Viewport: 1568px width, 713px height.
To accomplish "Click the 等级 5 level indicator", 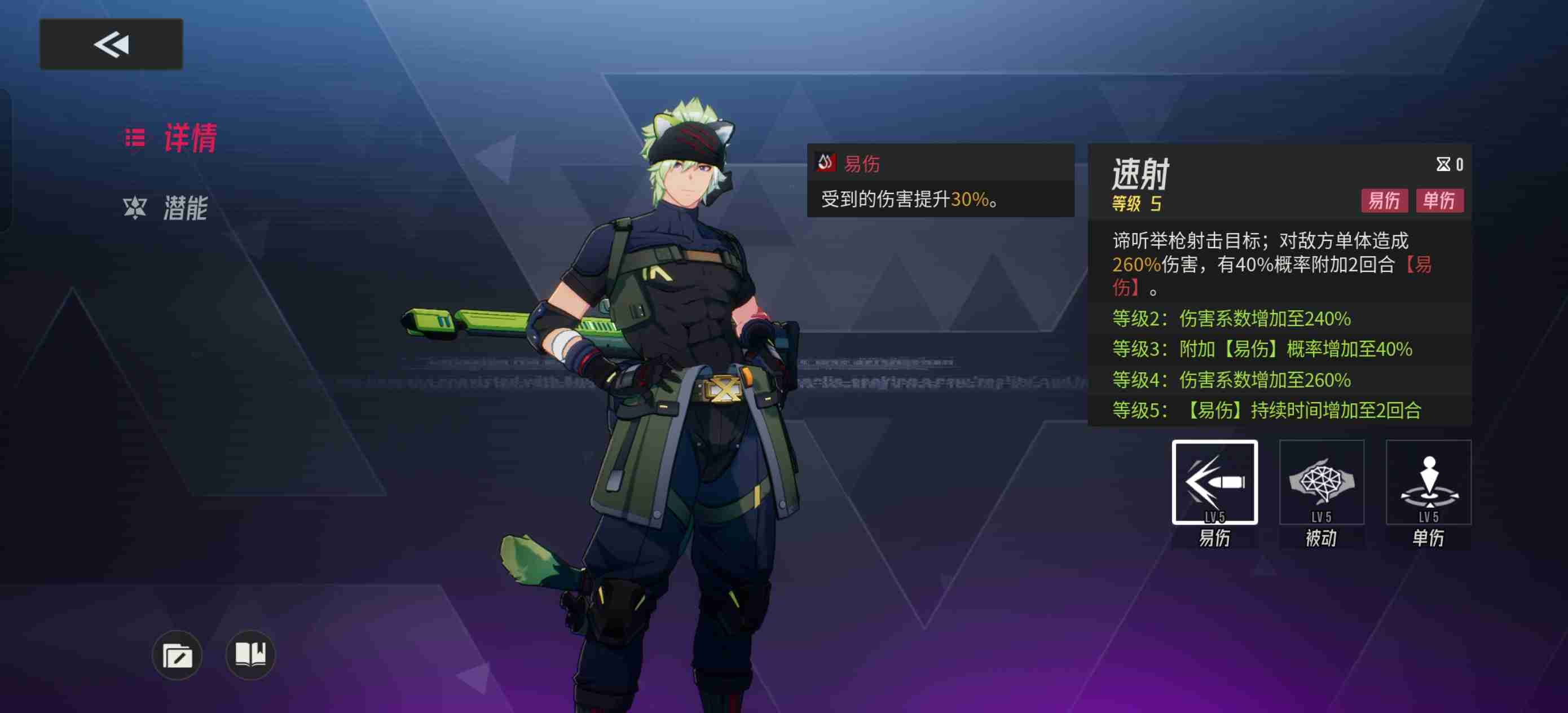I will 1138,205.
